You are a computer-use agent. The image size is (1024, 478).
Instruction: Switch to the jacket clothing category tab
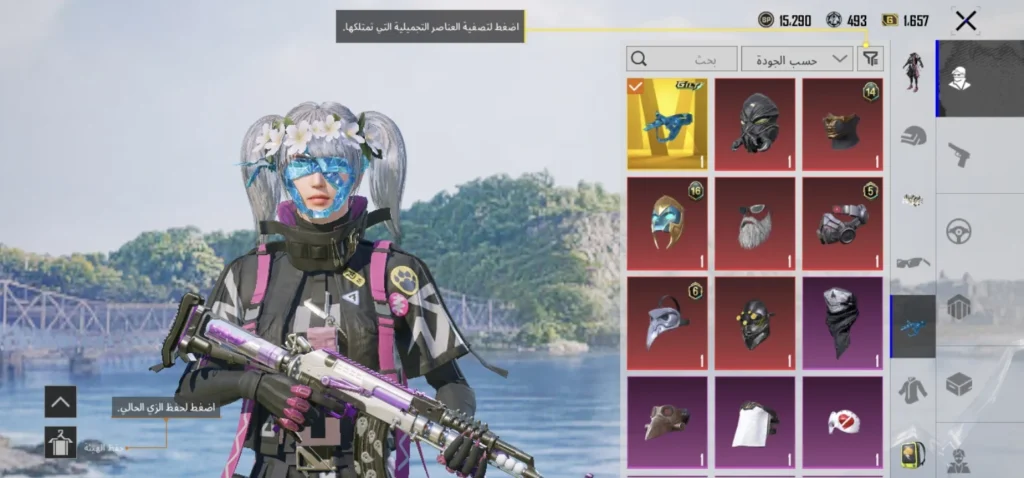[913, 390]
